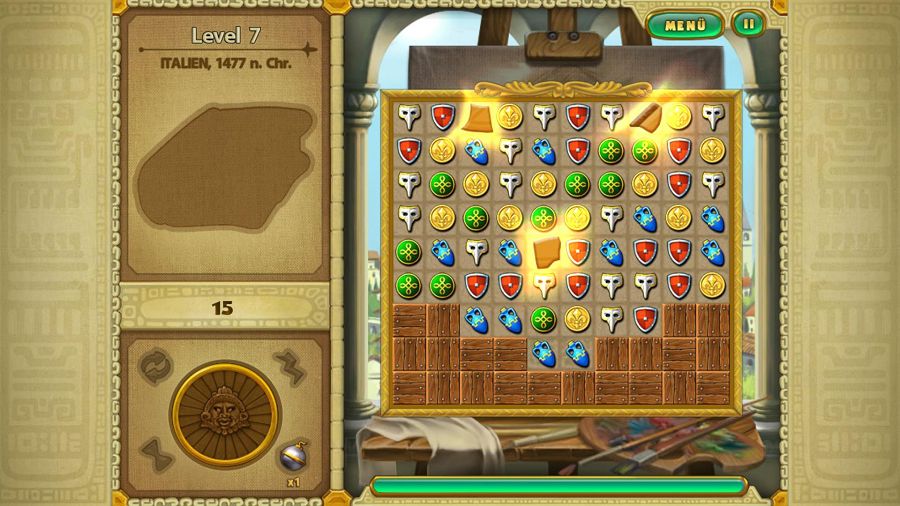900x506 pixels.
Task: Activate the sun face medallion
Action: point(223,409)
